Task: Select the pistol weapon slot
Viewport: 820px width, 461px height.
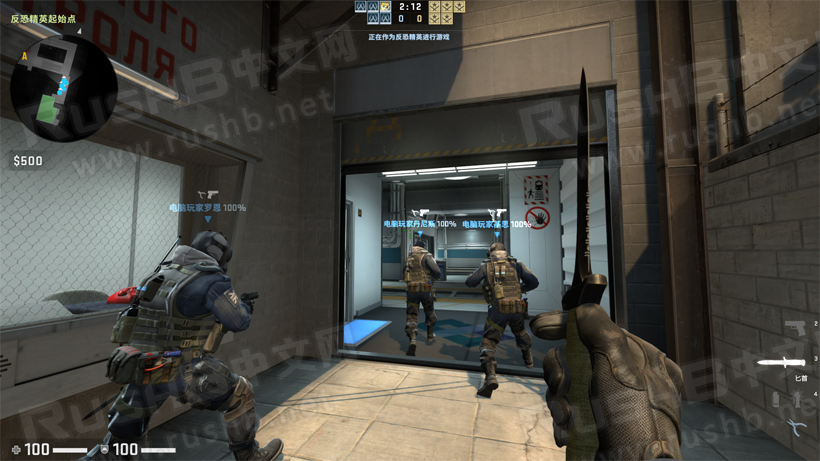Action: tap(796, 329)
